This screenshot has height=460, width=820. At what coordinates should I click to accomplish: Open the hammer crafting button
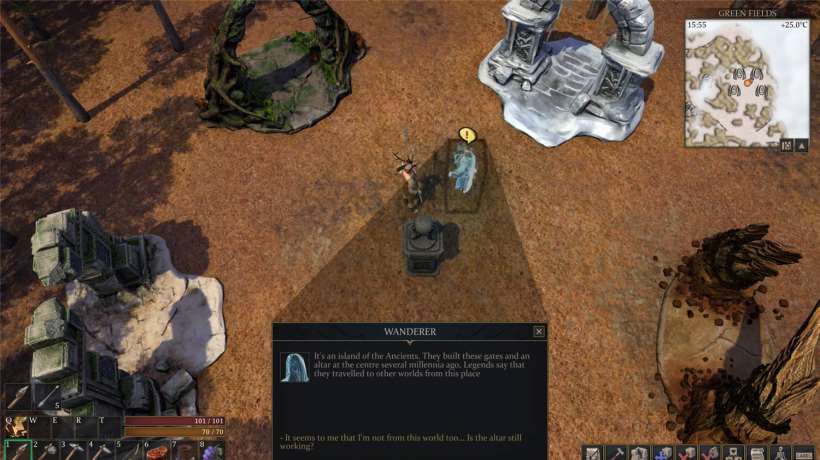click(617, 453)
